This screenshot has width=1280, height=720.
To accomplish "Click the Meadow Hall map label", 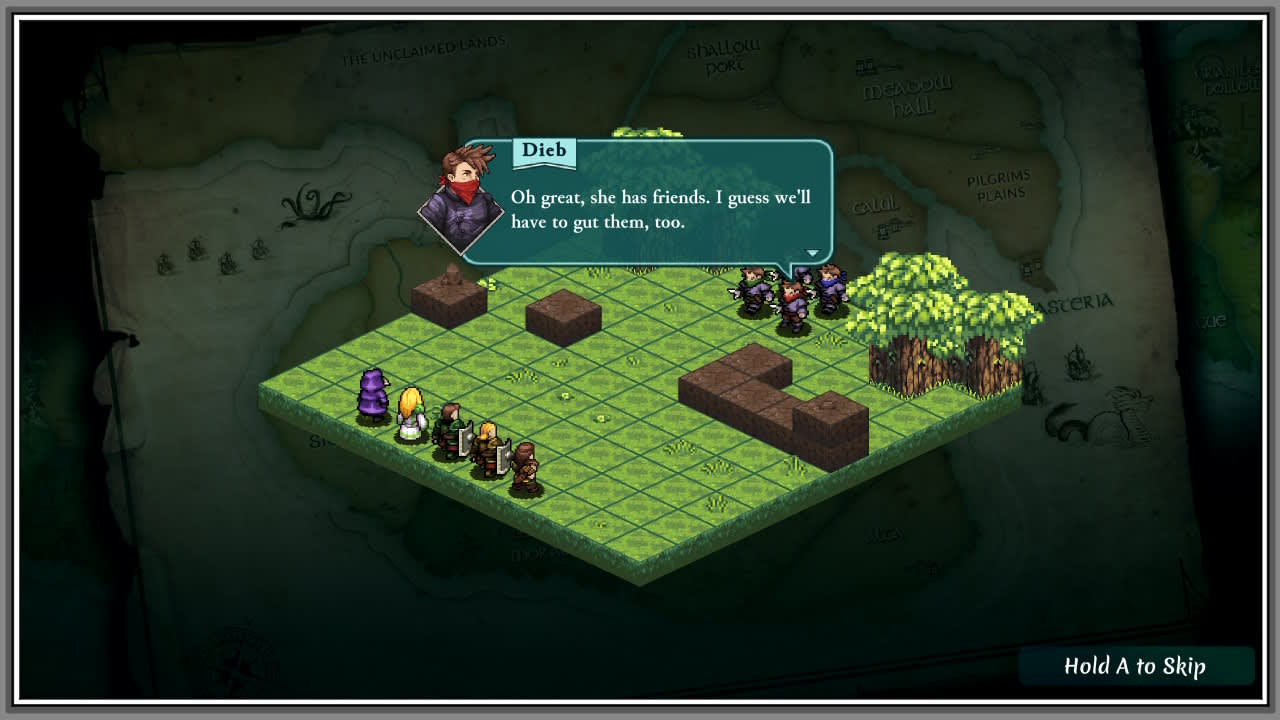I will pos(903,93).
